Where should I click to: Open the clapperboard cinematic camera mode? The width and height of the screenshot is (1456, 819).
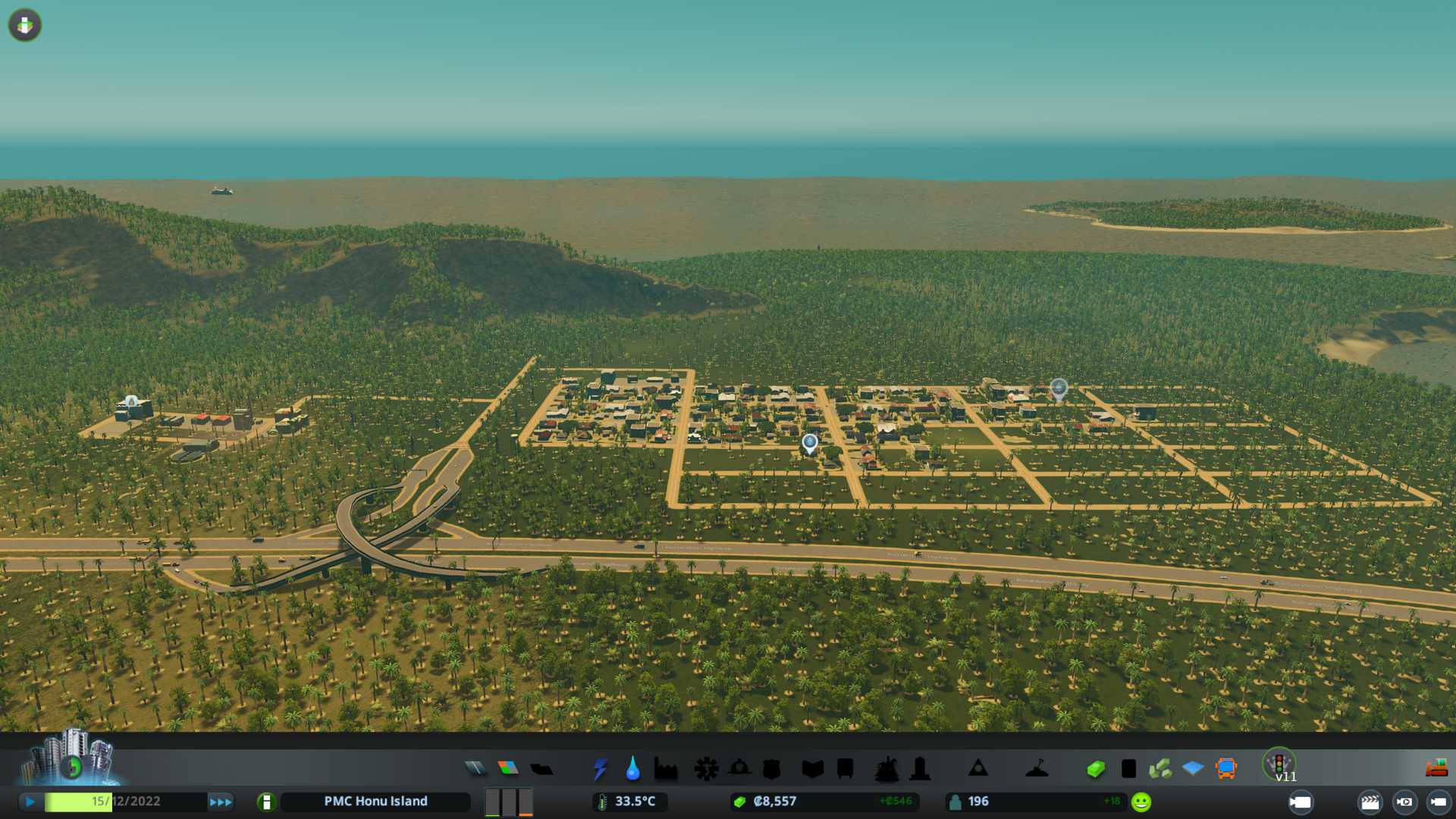click(x=1370, y=802)
